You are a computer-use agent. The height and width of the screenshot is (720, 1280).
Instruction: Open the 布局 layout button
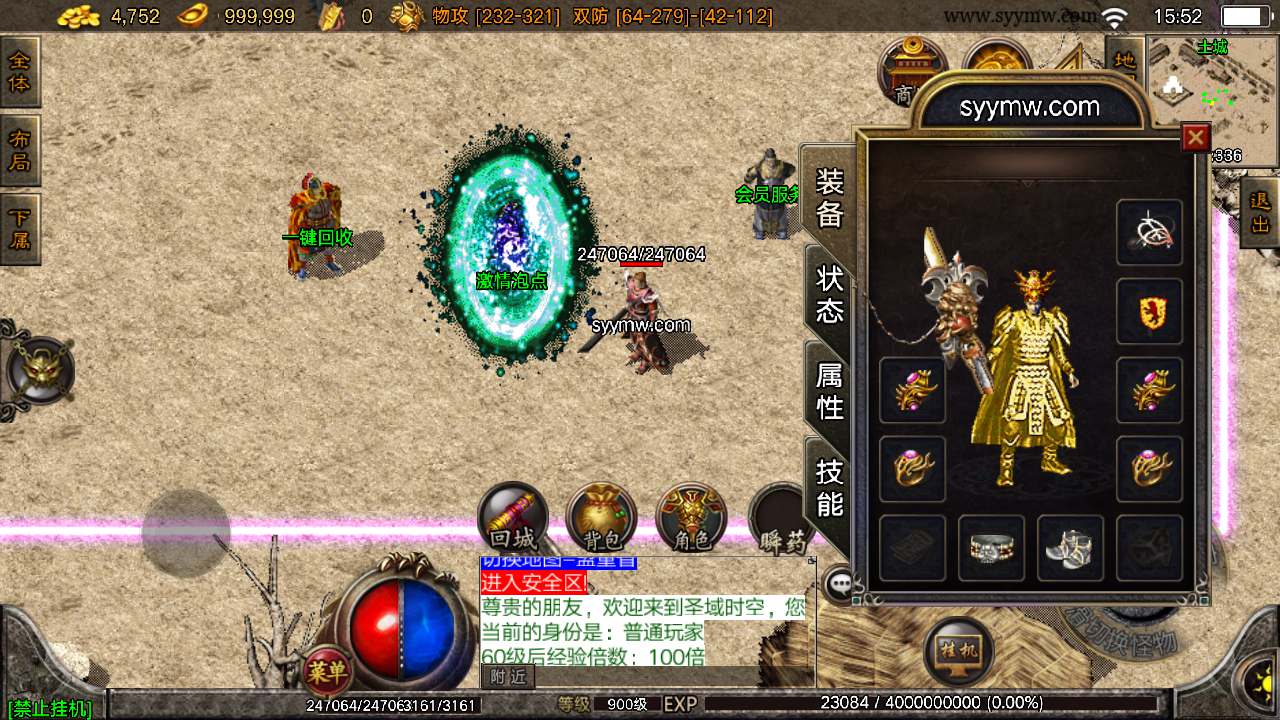coord(20,150)
